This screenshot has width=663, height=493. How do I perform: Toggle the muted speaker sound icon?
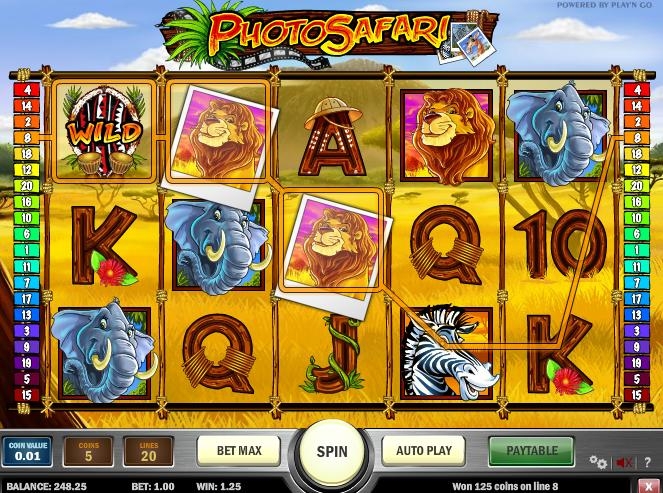pos(624,462)
